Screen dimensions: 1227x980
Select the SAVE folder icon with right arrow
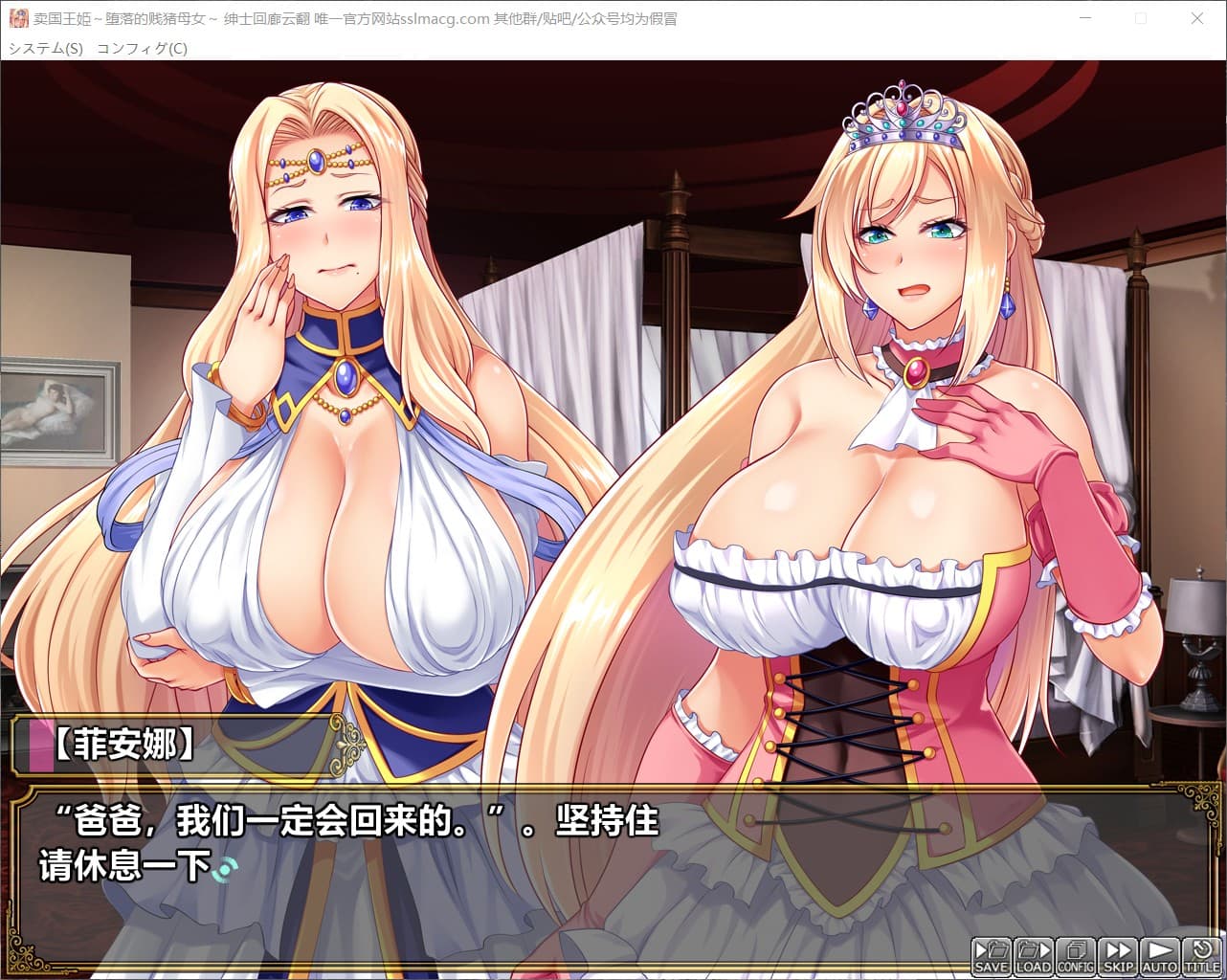coord(993,949)
